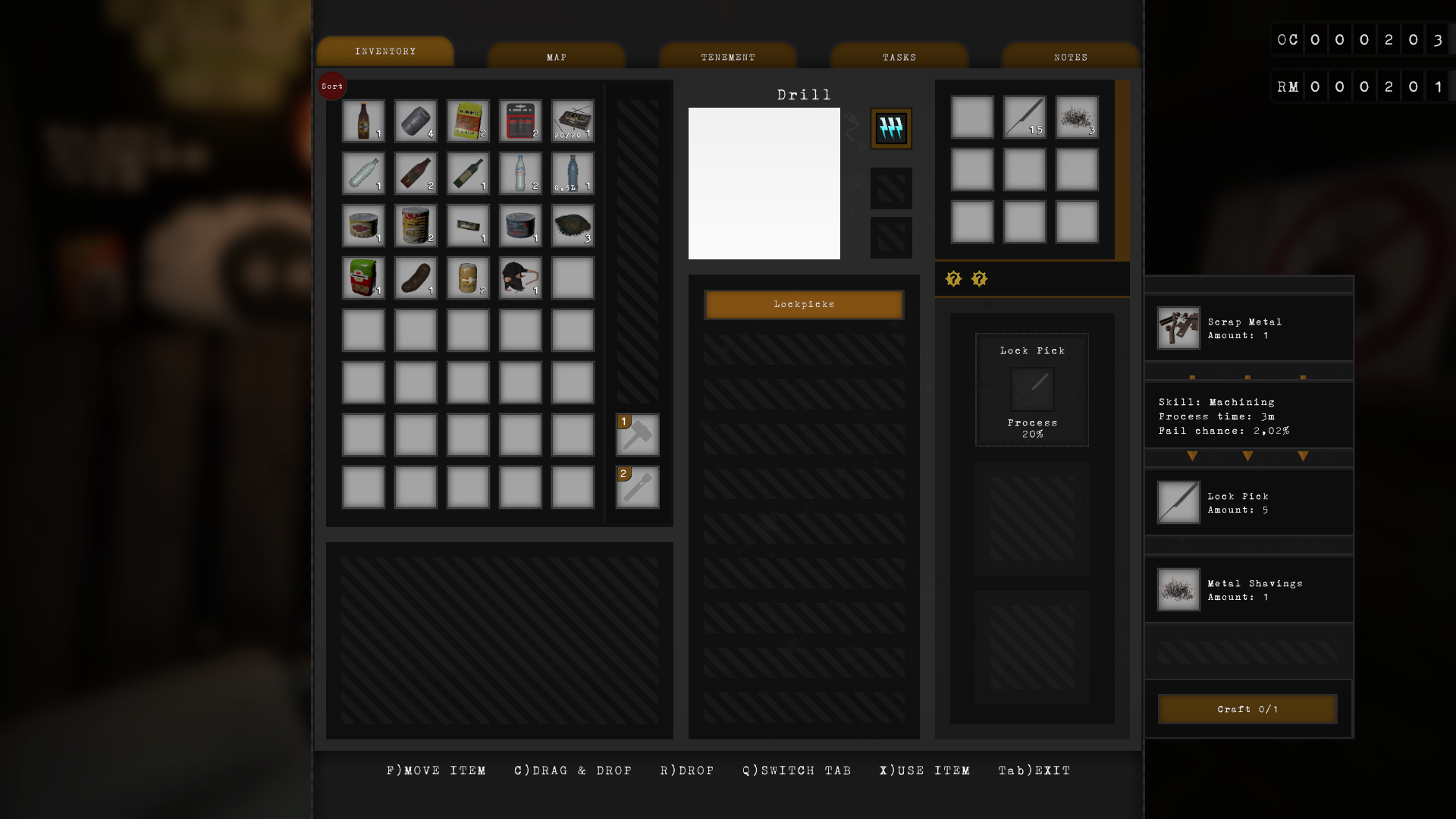This screenshot has width=1456, height=819.
Task: Click the 0,5L flask in the inventory
Action: coord(572,173)
